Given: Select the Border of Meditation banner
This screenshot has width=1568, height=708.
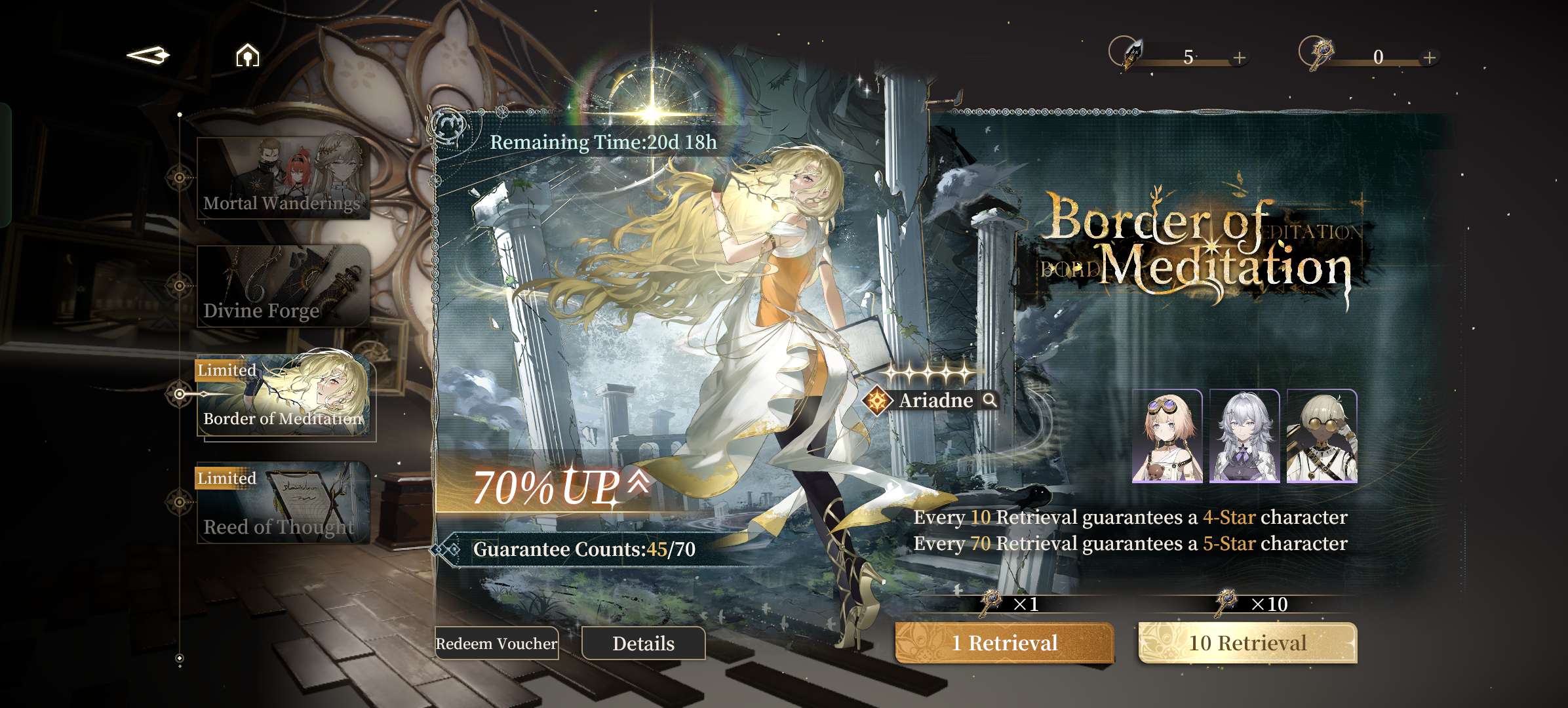Looking at the screenshot, I should 284,395.
